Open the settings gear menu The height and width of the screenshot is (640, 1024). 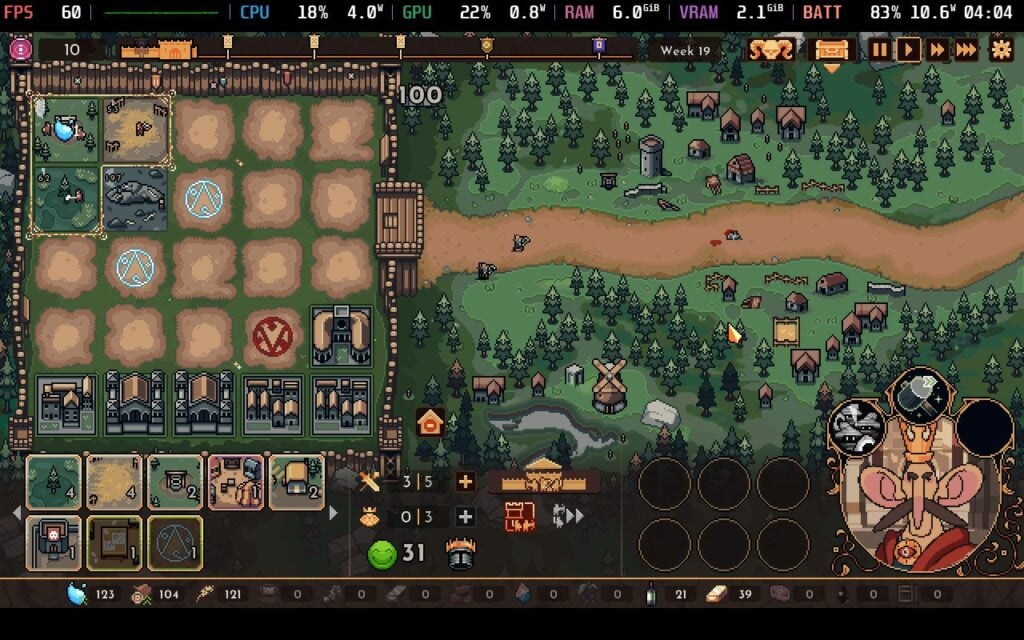pos(1000,49)
